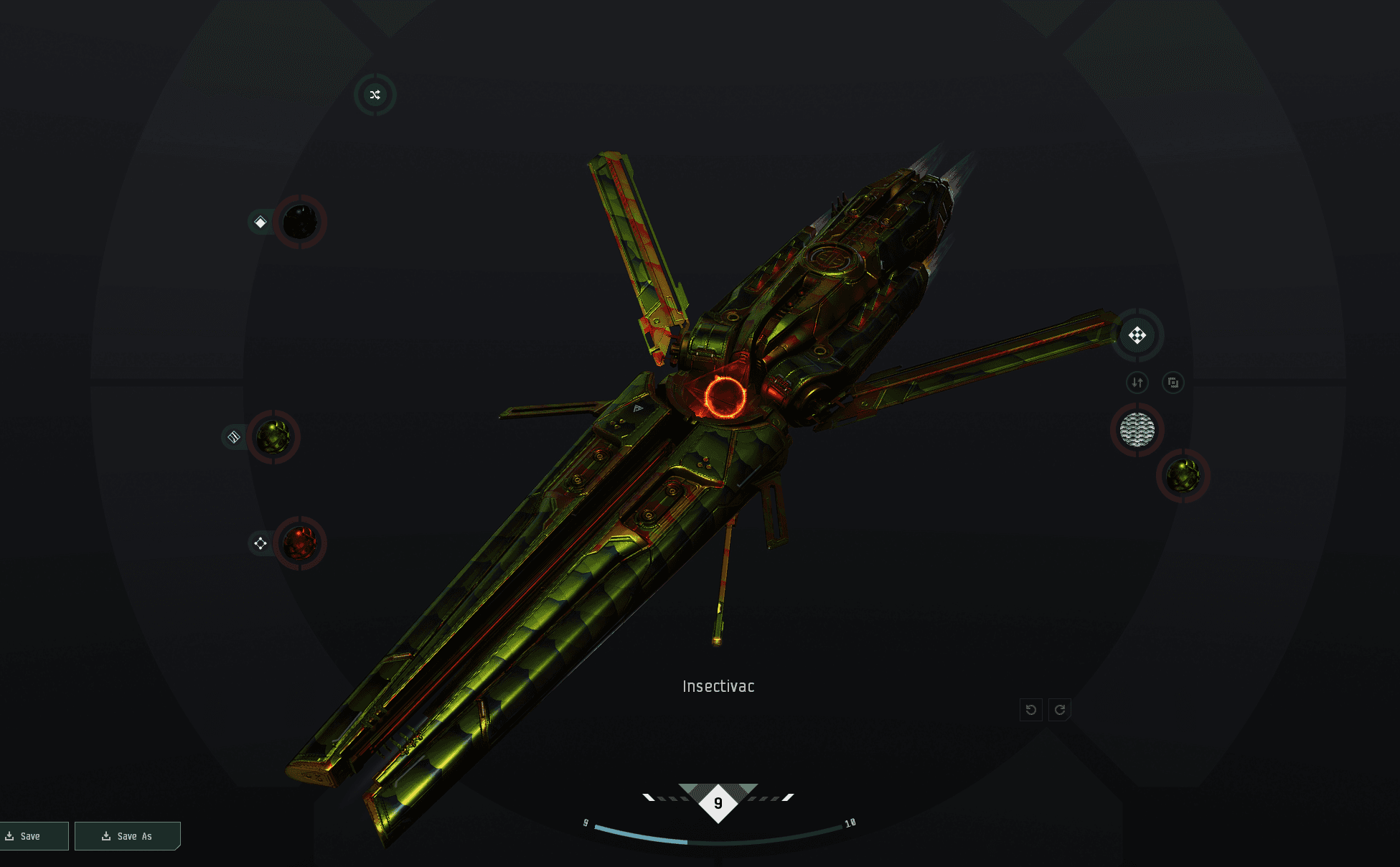This screenshot has width=1400, height=867.
Task: Open the checkered pattern placement control
Action: click(x=1137, y=335)
